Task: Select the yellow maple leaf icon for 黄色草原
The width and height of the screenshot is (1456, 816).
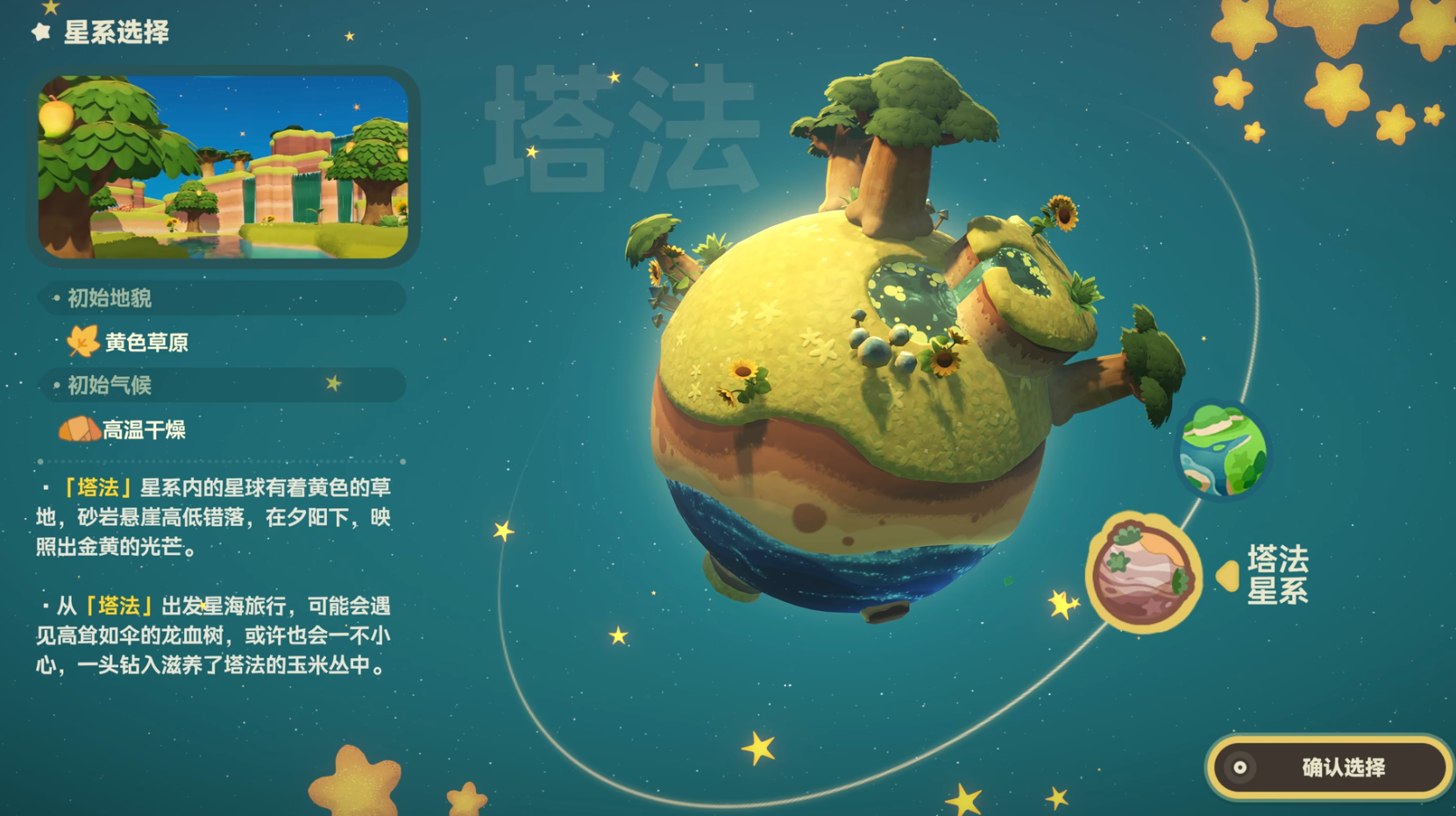Action: 82,343
